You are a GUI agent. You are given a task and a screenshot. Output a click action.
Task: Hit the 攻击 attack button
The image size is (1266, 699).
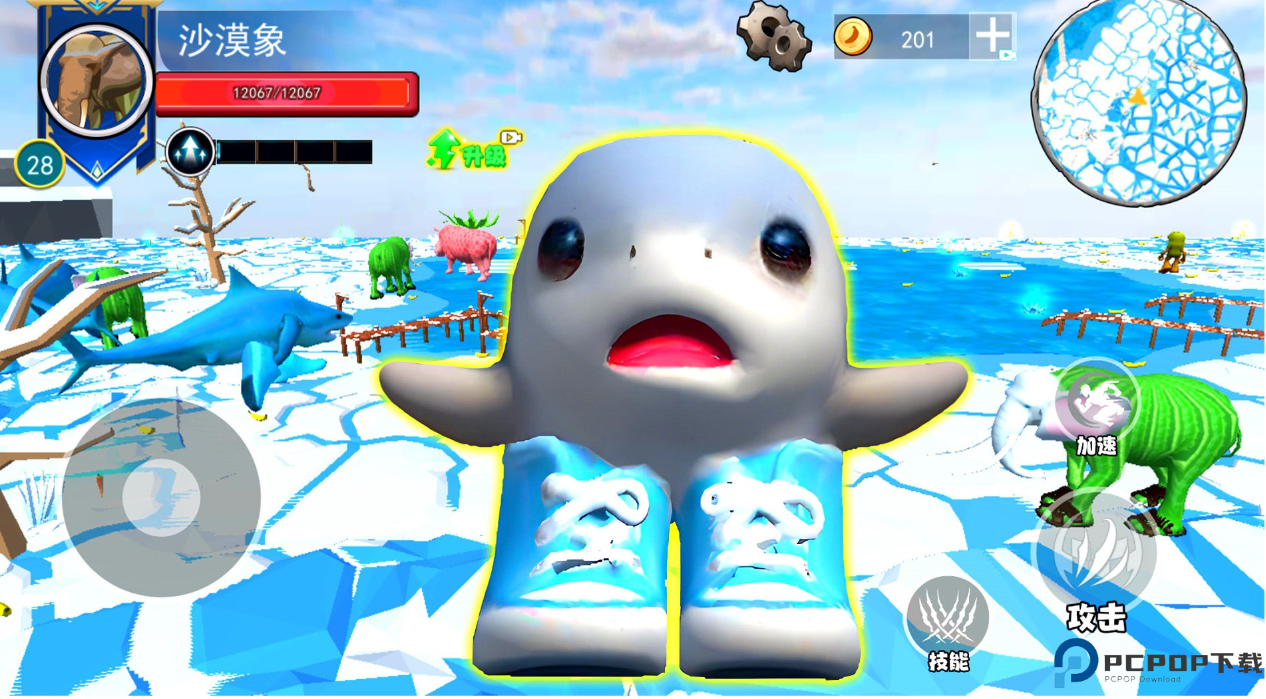(x=1095, y=554)
